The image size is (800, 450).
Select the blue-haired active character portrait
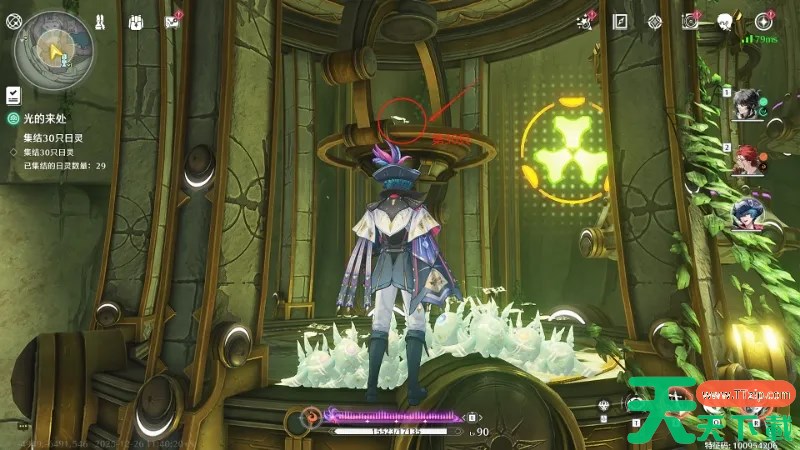pyautogui.click(x=744, y=213)
